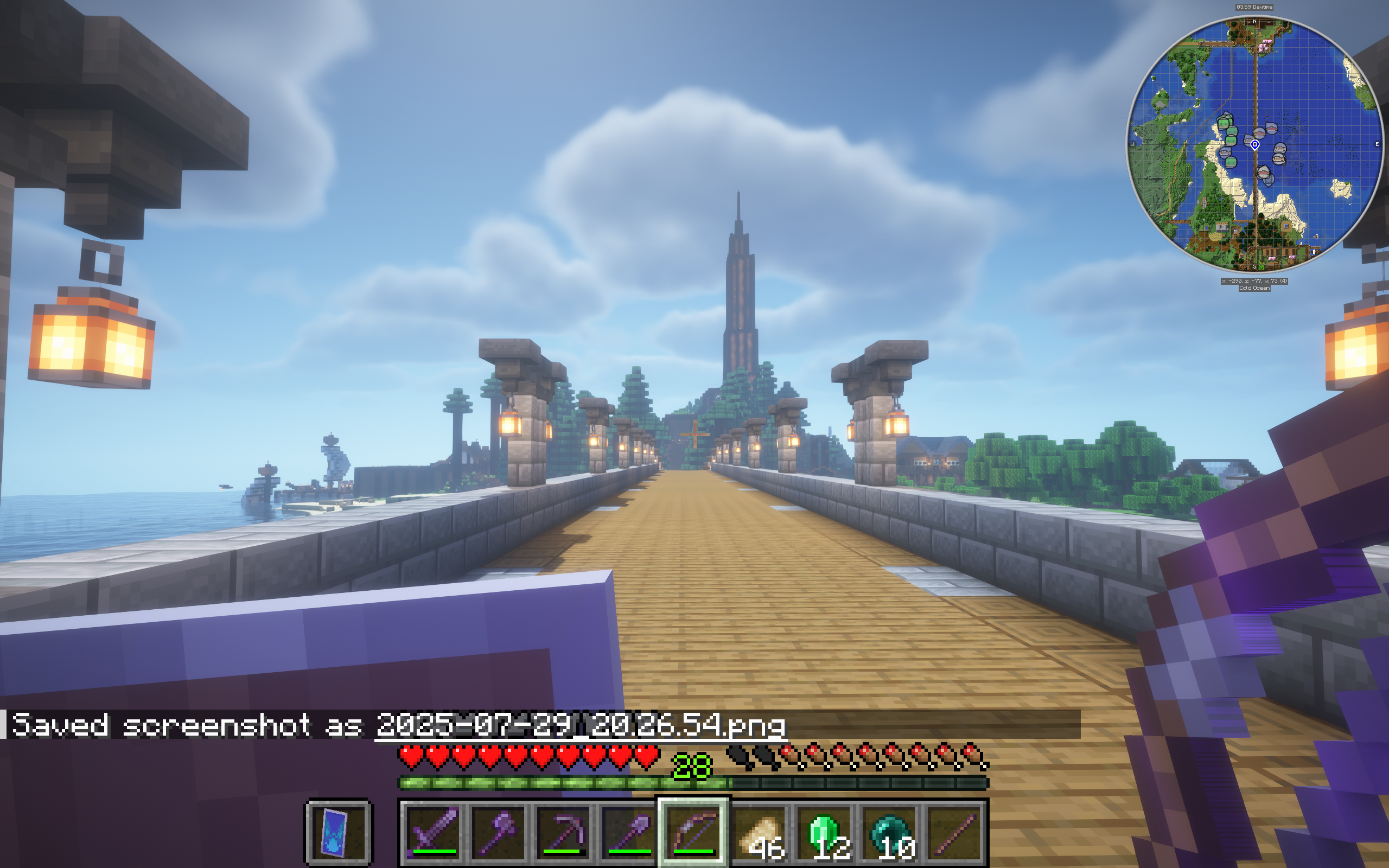Select the emerald stack slot
Viewport: 1389px width, 868px height.
[824, 831]
